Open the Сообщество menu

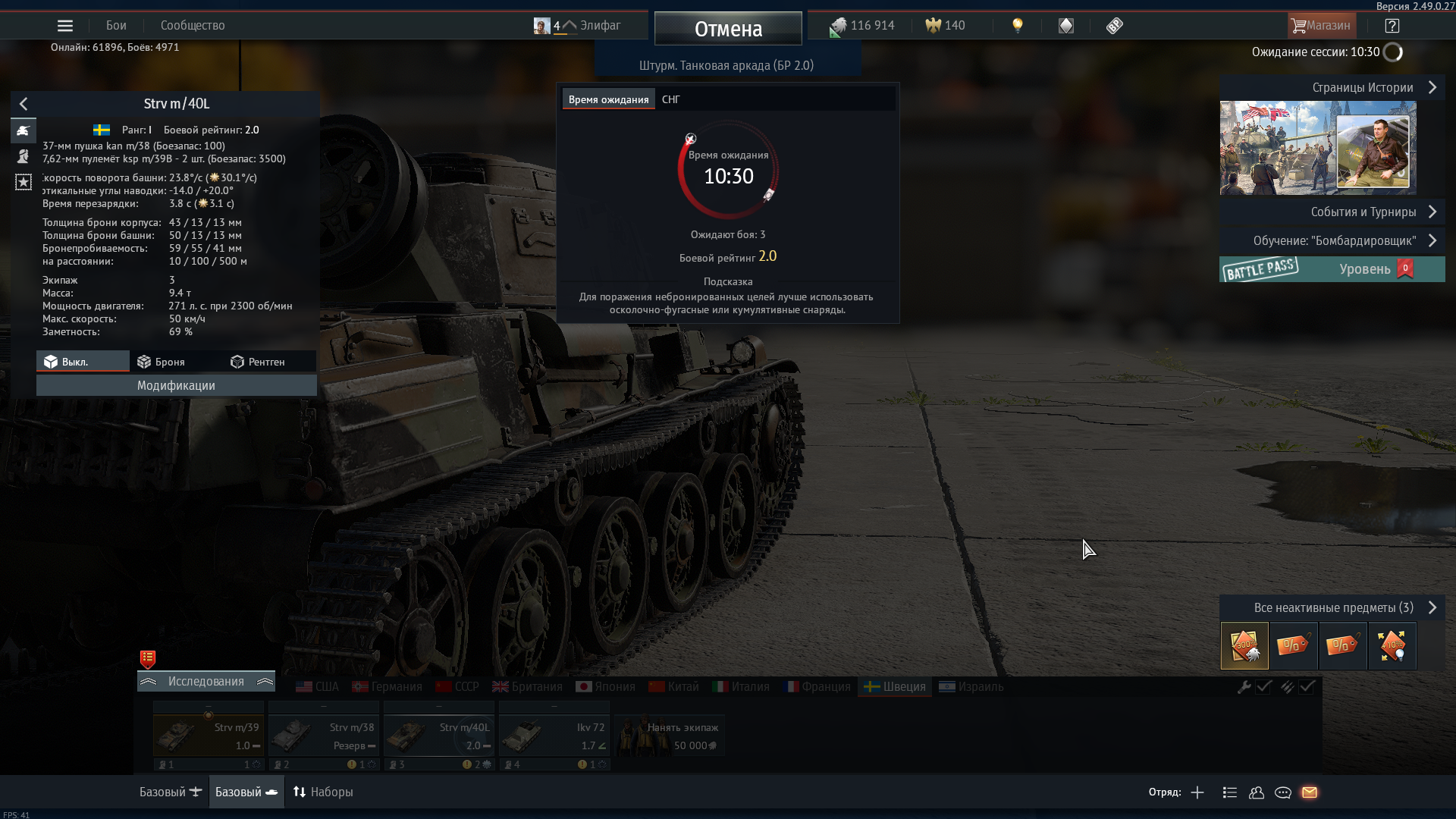coord(193,26)
